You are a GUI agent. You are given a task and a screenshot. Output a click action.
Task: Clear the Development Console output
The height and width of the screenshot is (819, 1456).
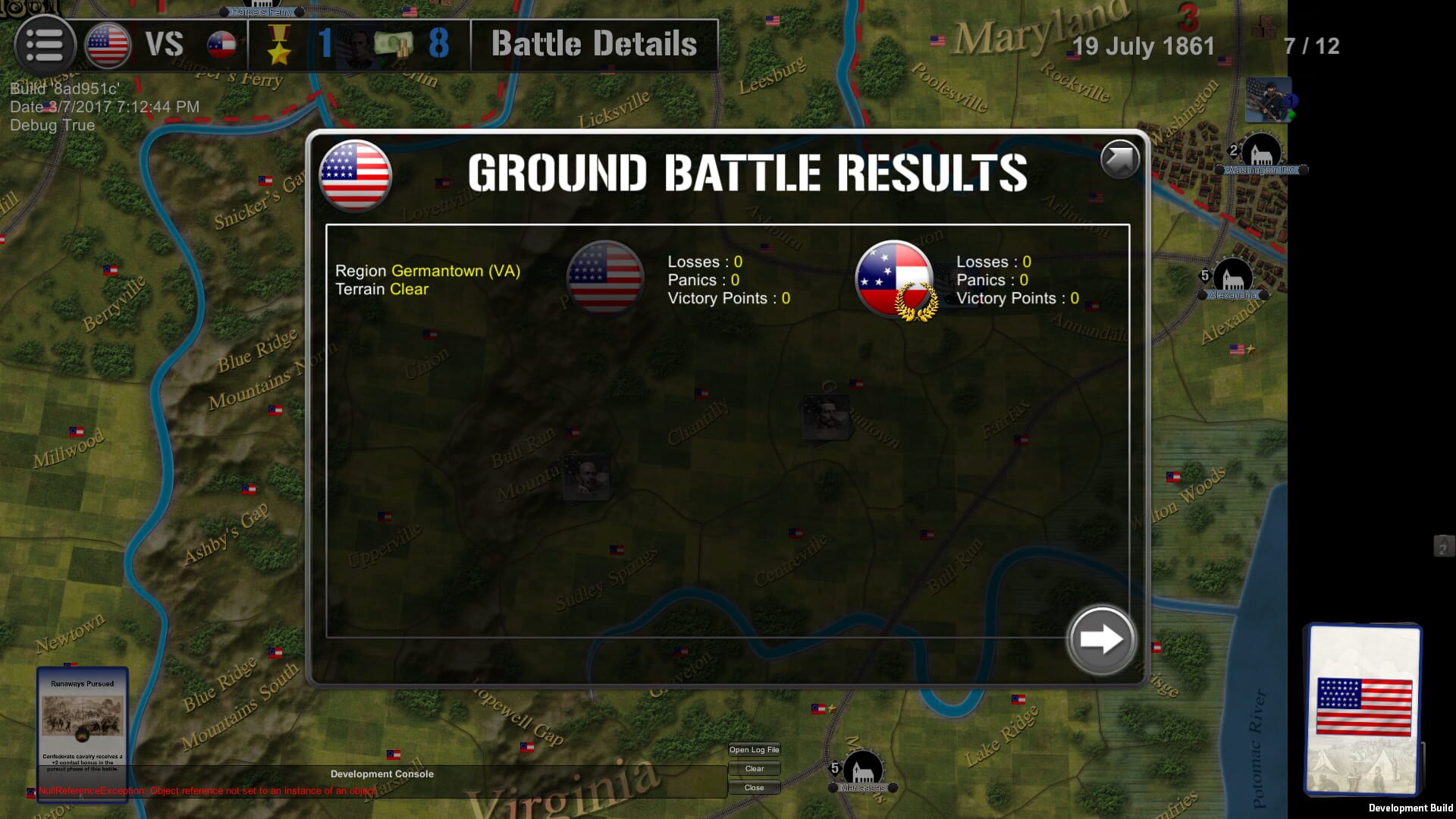pyautogui.click(x=754, y=768)
